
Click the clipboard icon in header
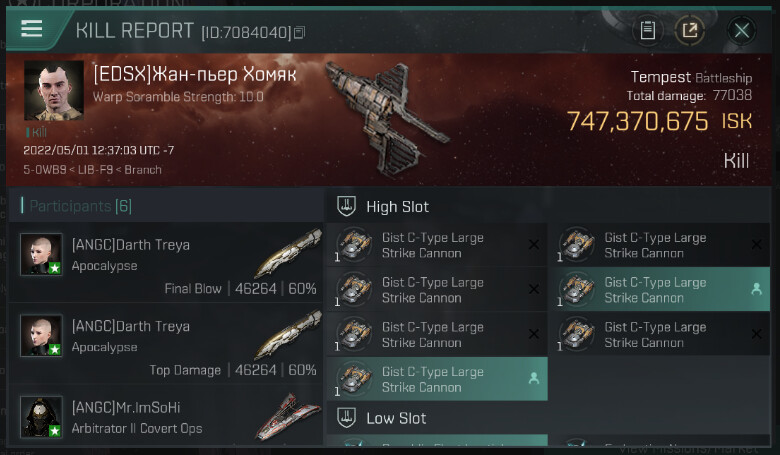[648, 30]
